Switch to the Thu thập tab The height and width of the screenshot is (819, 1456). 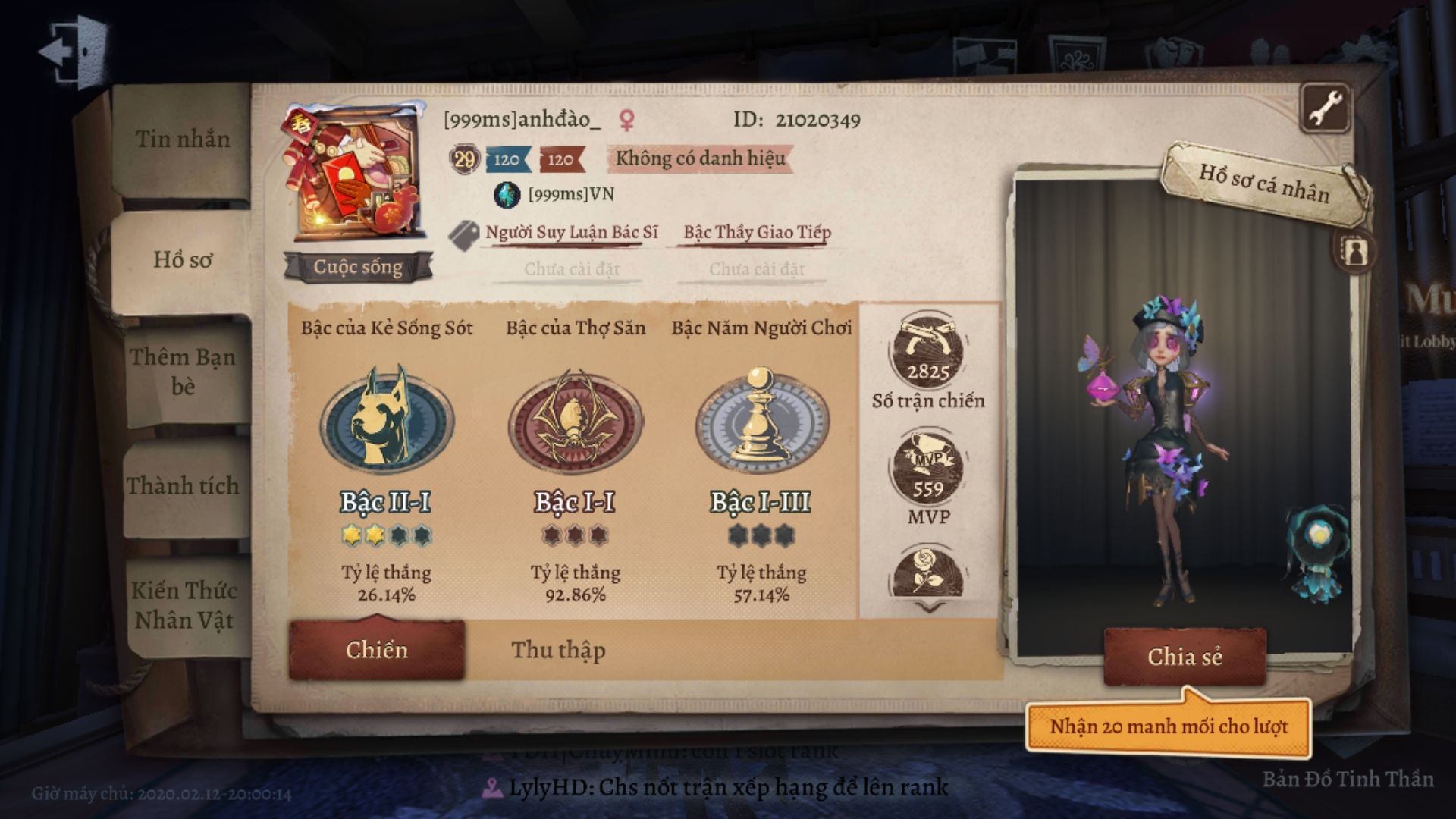point(558,651)
